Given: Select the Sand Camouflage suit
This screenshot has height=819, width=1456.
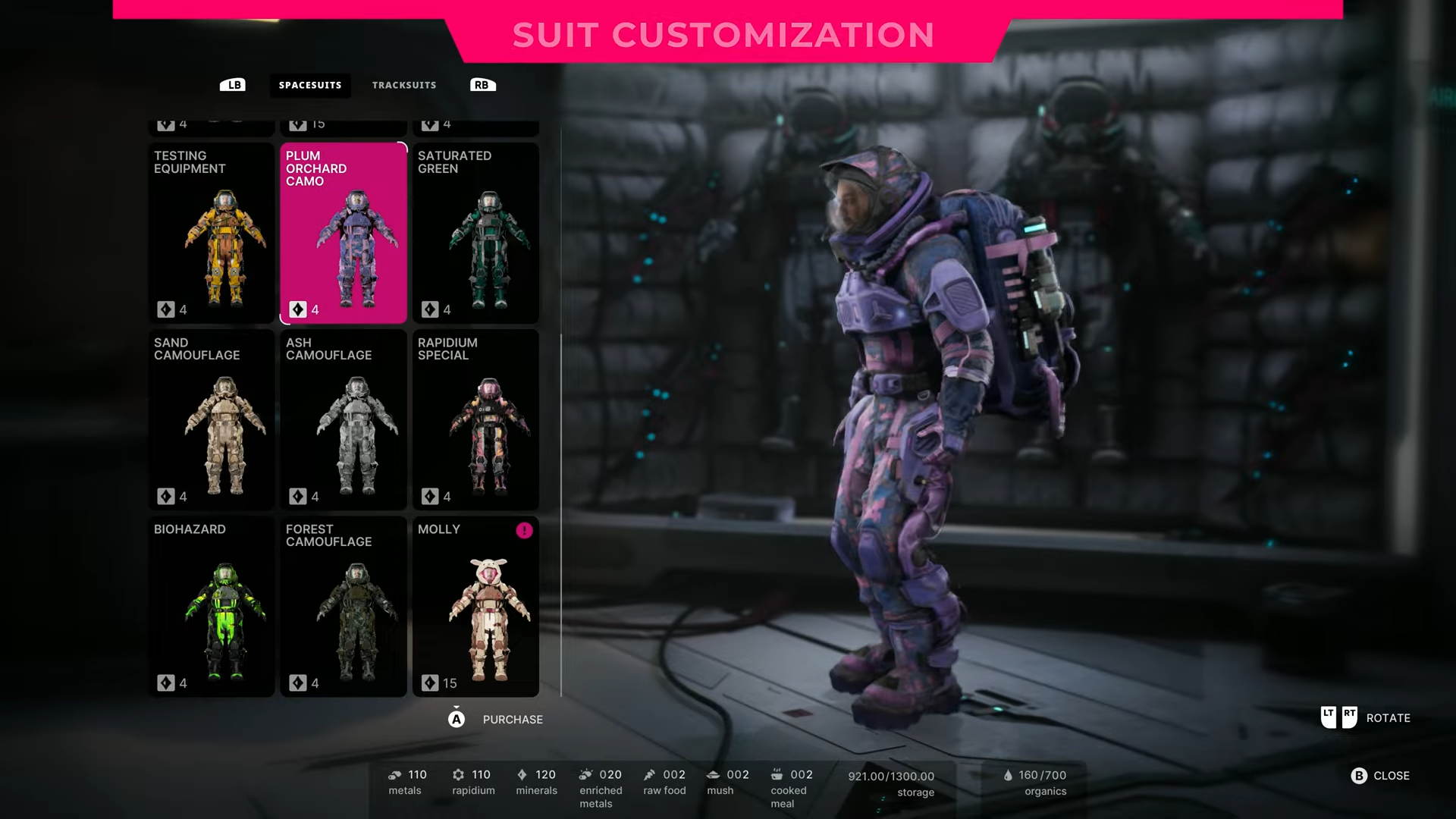Looking at the screenshot, I should coord(212,419).
